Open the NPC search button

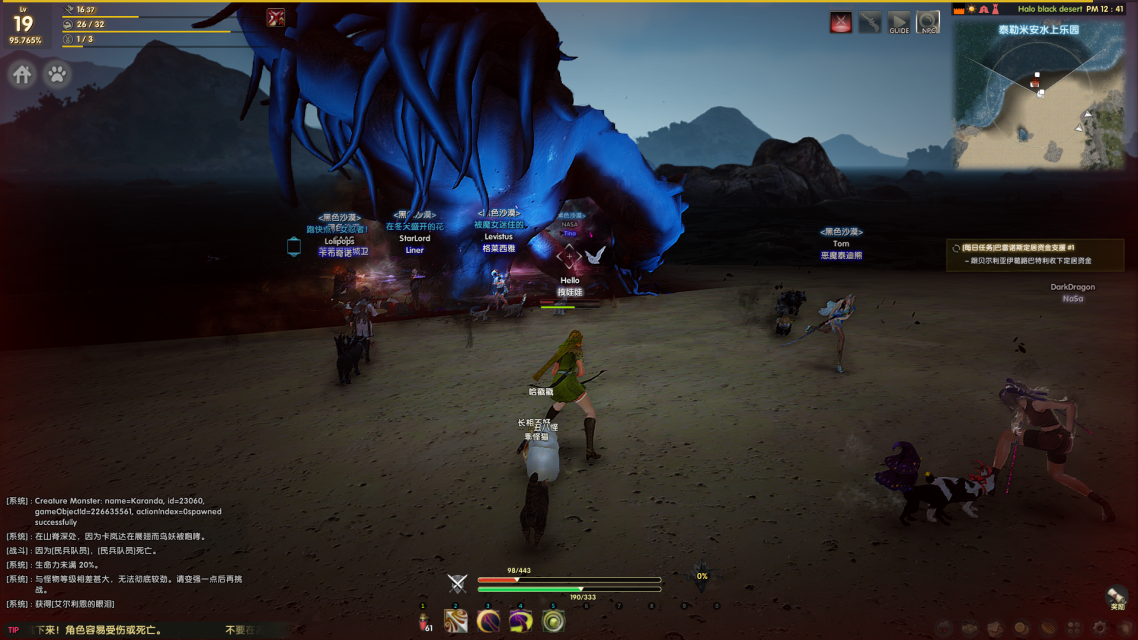(928, 22)
